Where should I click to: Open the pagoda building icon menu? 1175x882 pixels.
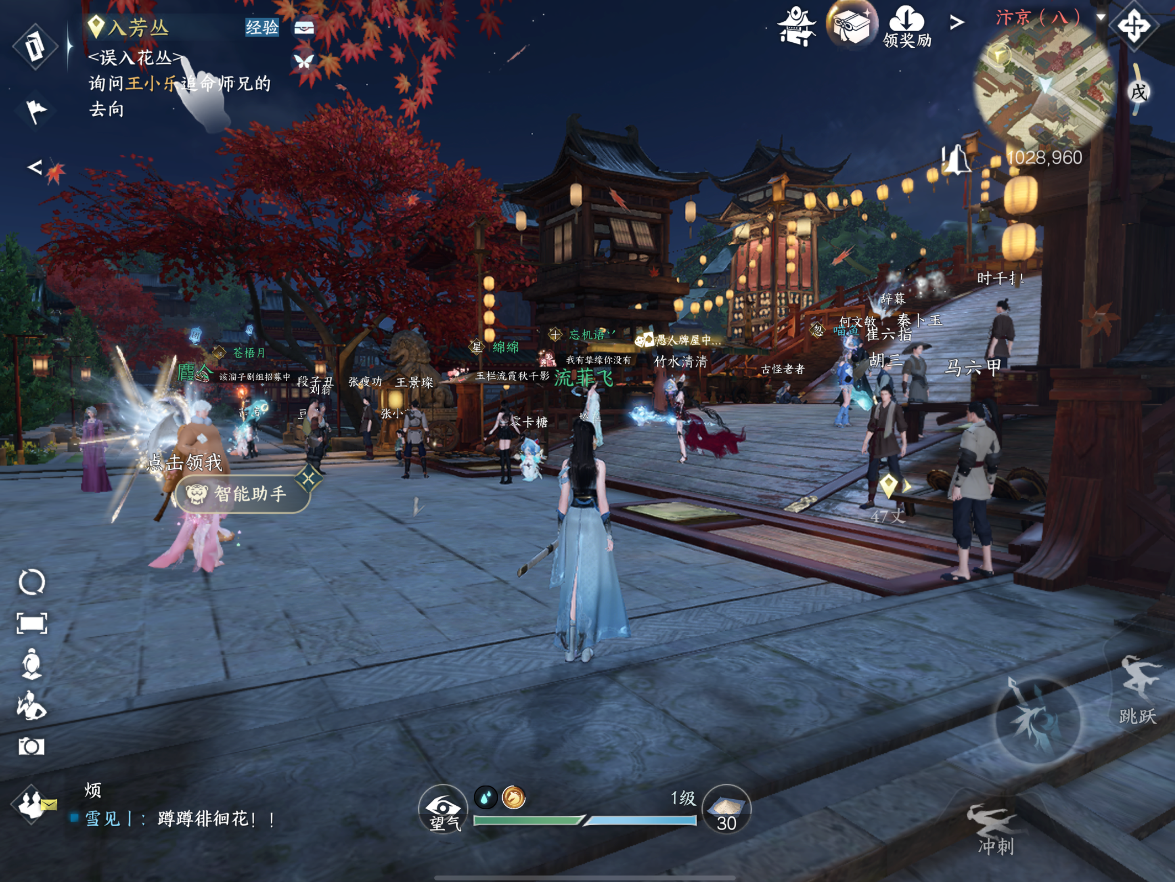pyautogui.click(x=797, y=24)
